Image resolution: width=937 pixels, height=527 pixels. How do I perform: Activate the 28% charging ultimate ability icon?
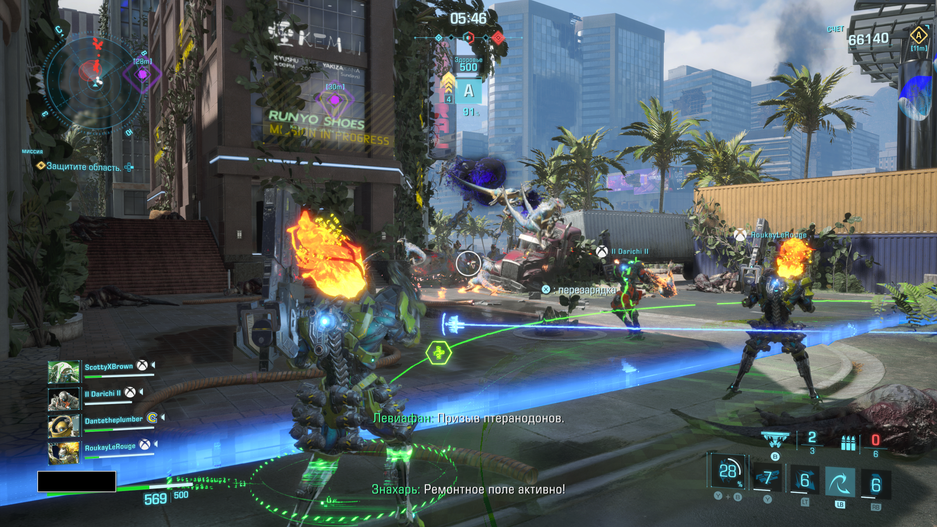point(728,472)
